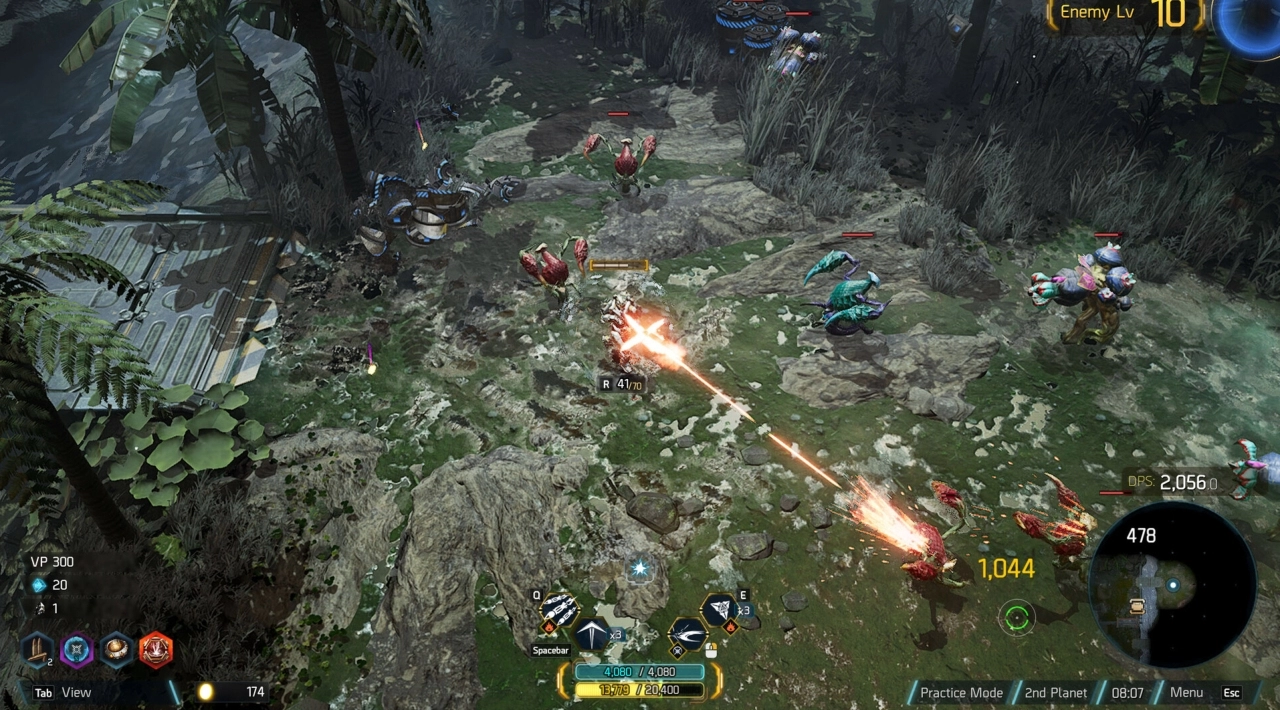Screen dimensions: 1280x710
Task: Activate the triple missile Q ability
Action: coord(559,611)
